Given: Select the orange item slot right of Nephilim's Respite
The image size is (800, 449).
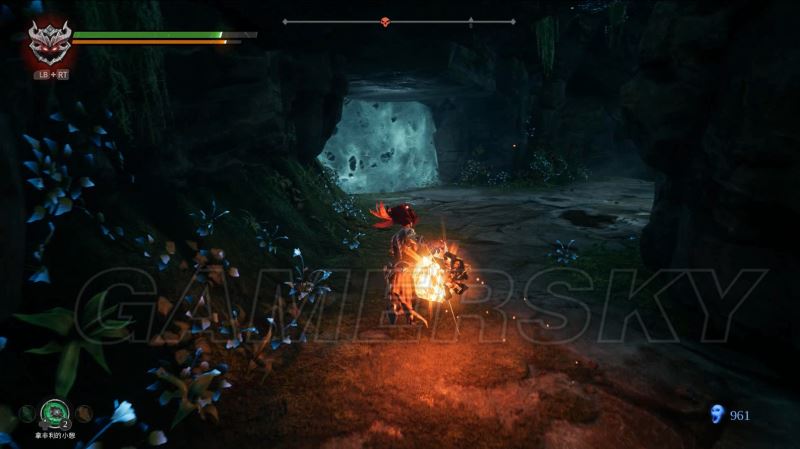Looking at the screenshot, I should (x=85, y=412).
